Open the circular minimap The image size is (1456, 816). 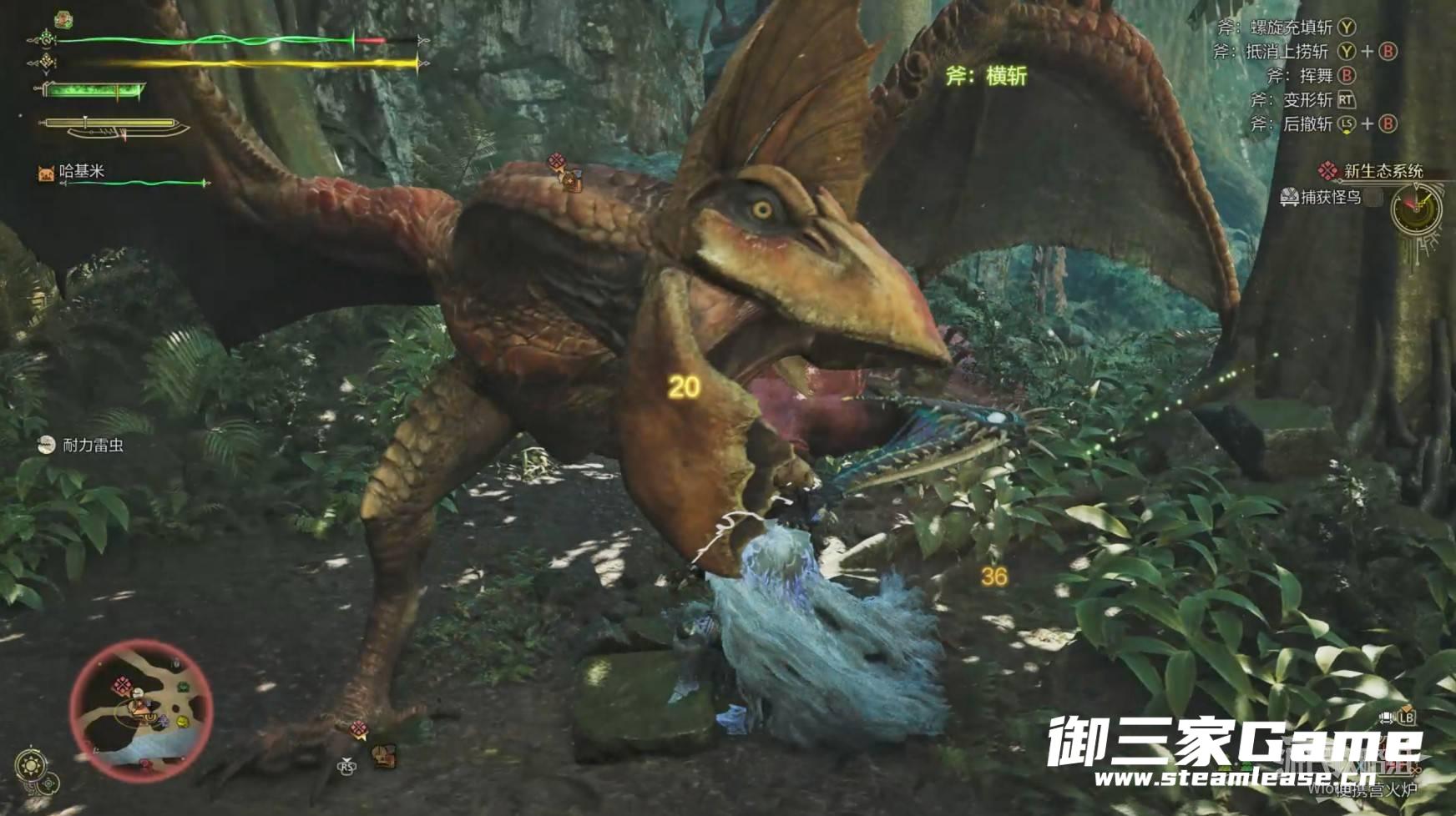[x=141, y=709]
